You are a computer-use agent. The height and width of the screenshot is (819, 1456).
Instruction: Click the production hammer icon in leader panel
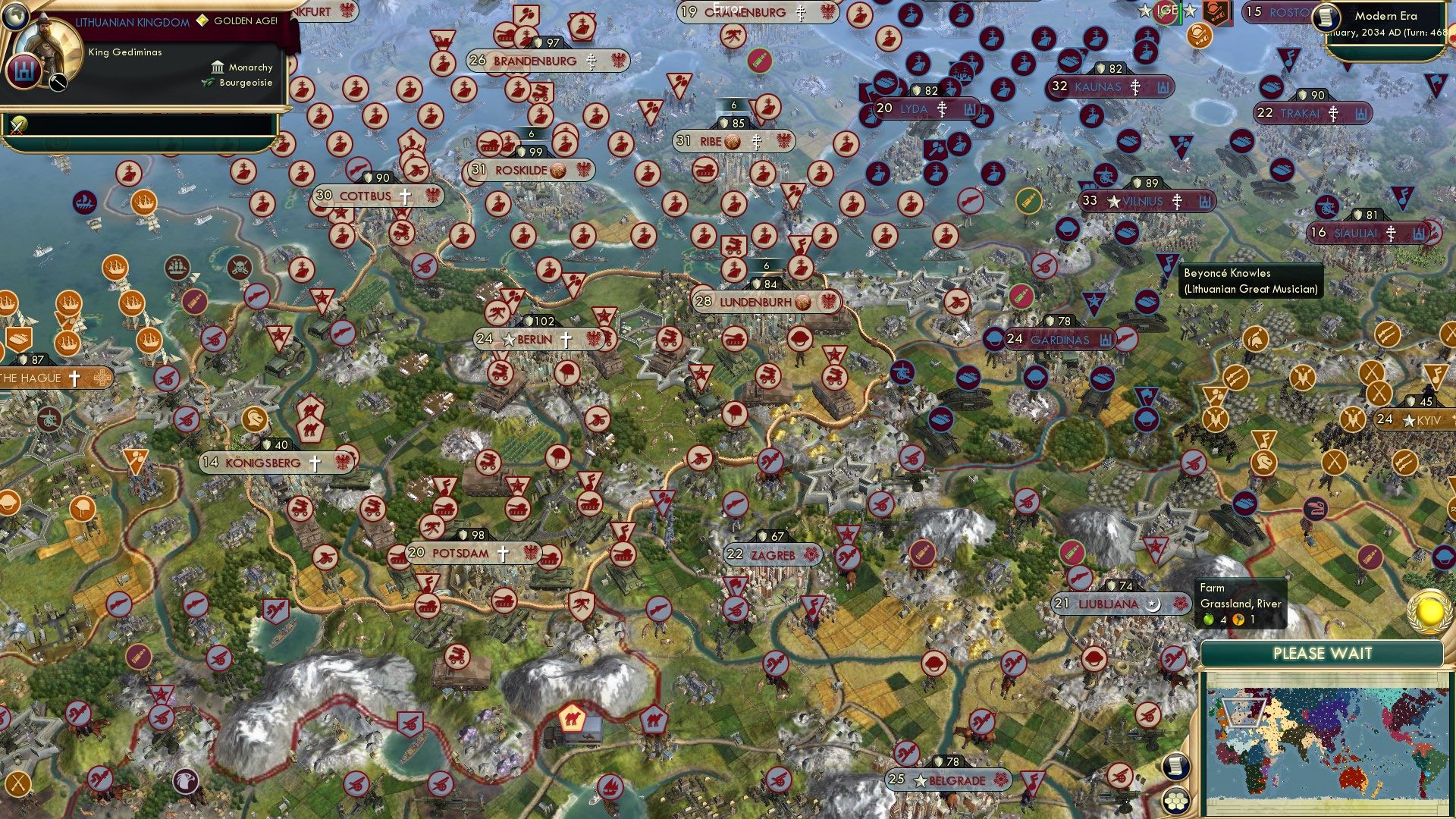click(58, 82)
